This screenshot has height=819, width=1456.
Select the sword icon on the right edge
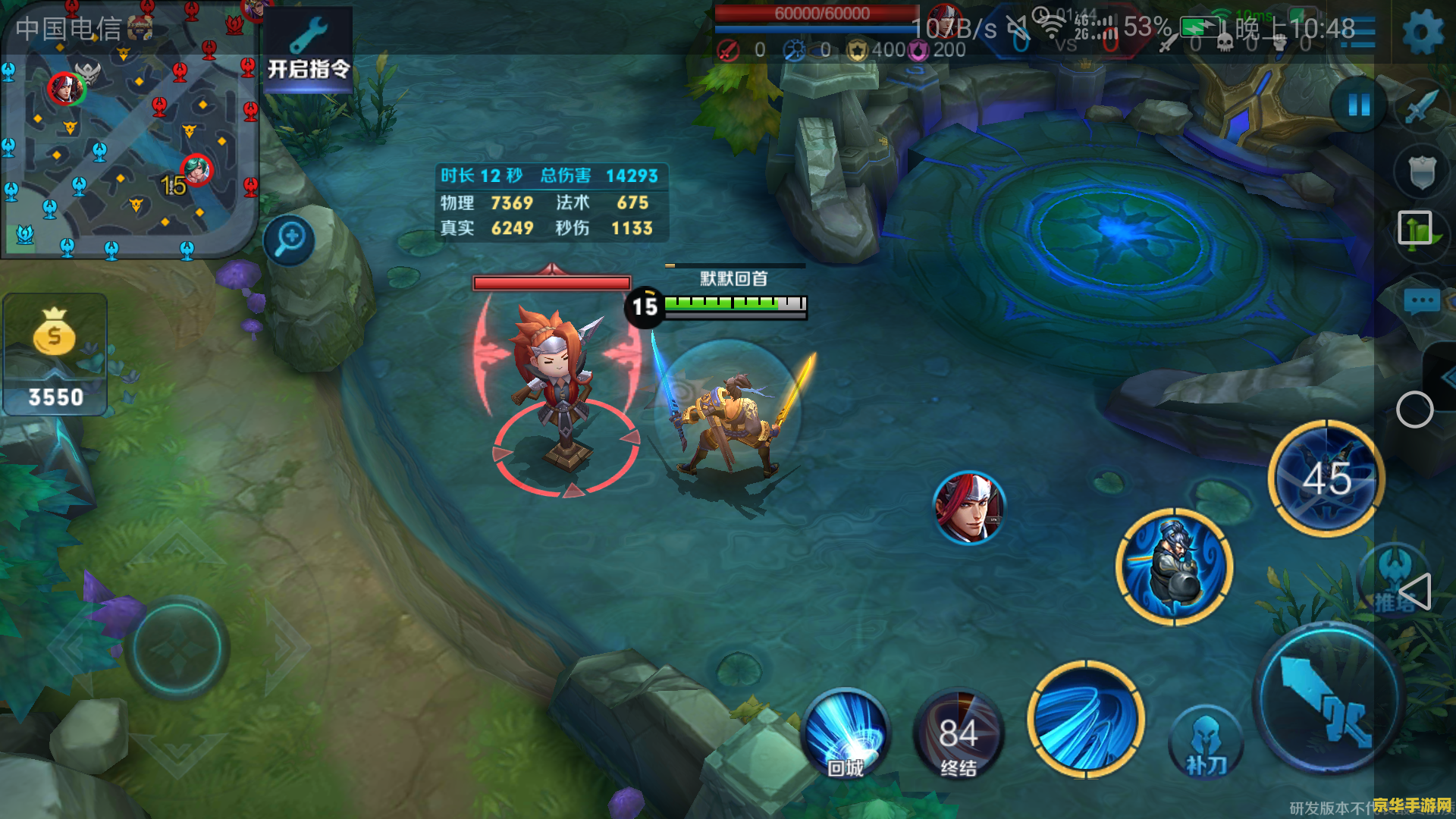pos(1421,106)
